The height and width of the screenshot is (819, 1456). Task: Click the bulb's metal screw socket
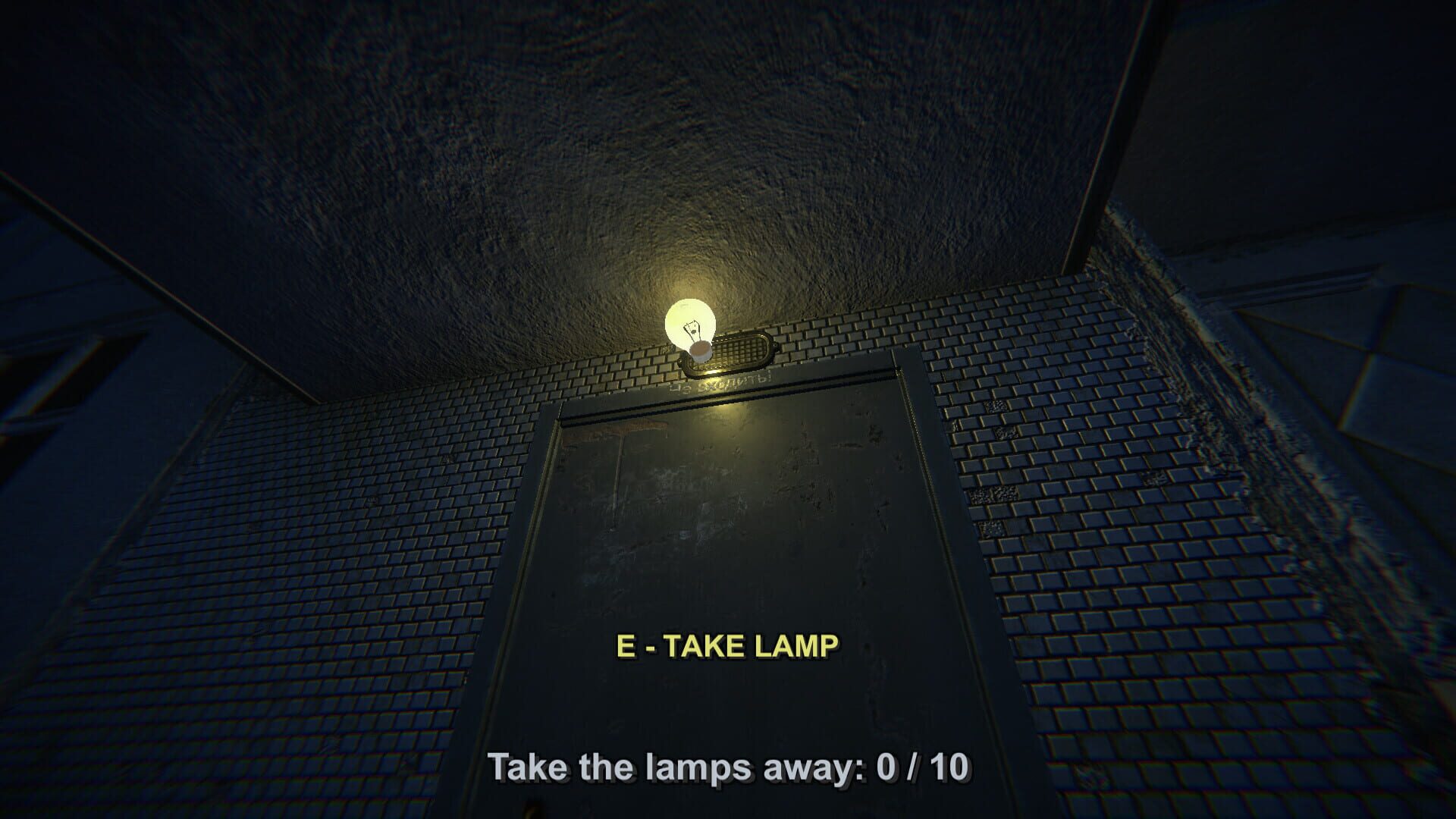(x=701, y=351)
